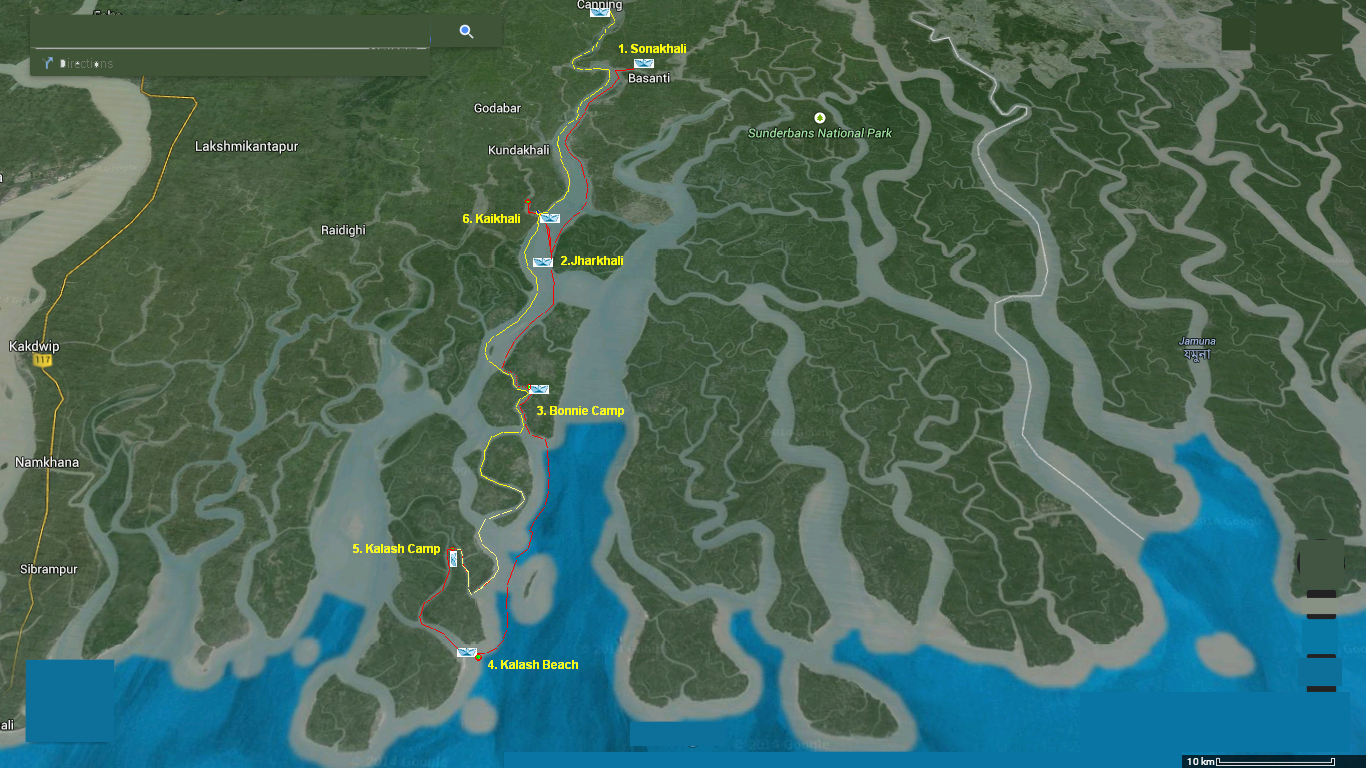Open the Bonnie Camp marker
Image resolution: width=1366 pixels, height=768 pixels.
[x=538, y=389]
